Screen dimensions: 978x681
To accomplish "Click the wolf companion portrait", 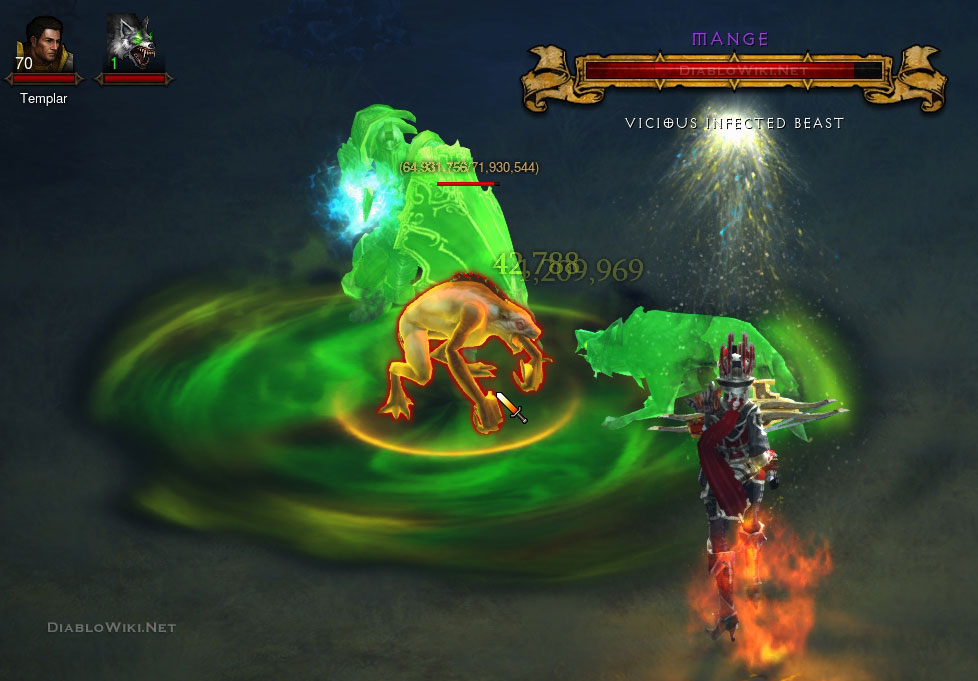I will [x=133, y=43].
